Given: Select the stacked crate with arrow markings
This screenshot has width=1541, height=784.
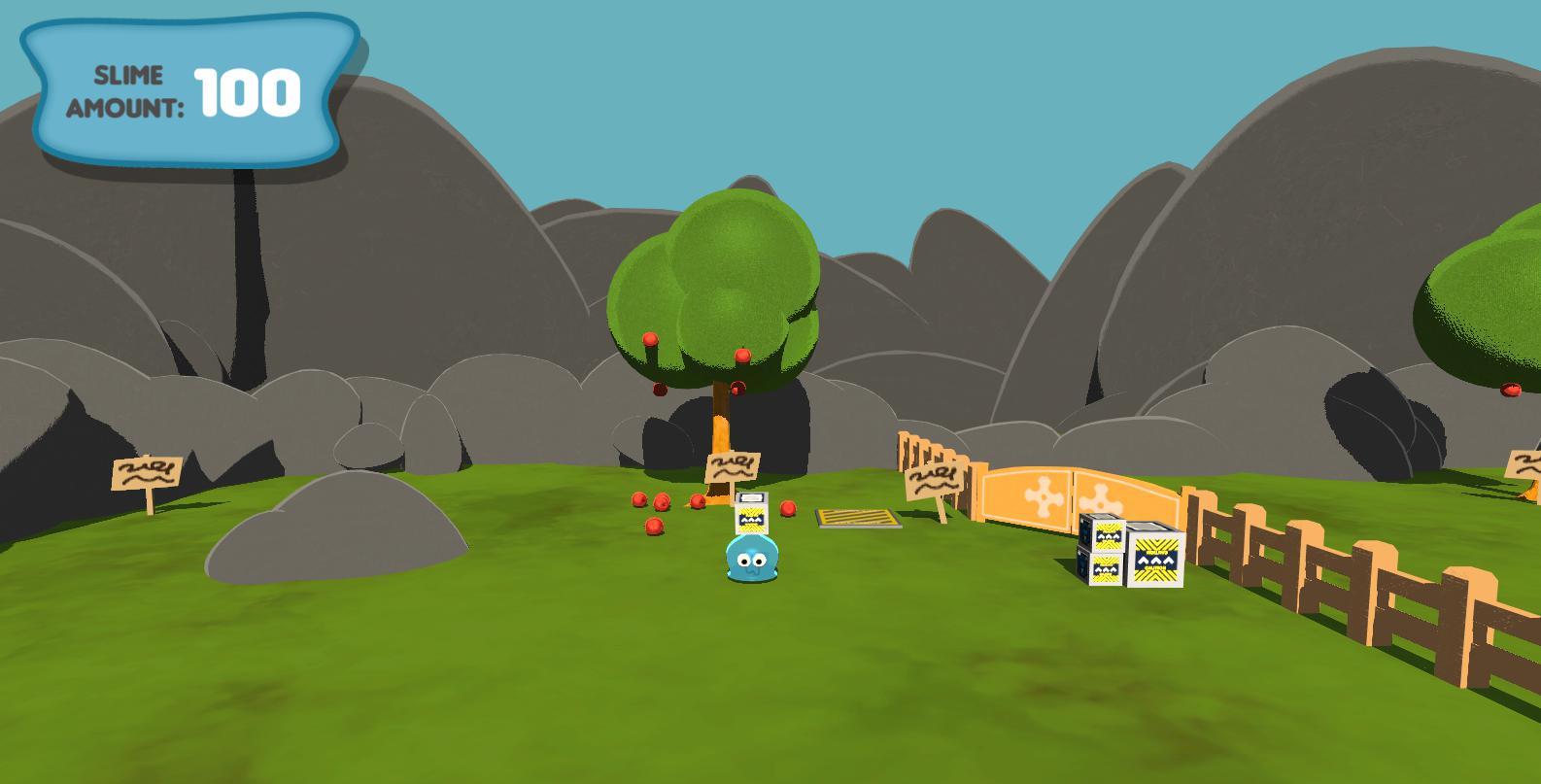Looking at the screenshot, I should coord(1108,534).
